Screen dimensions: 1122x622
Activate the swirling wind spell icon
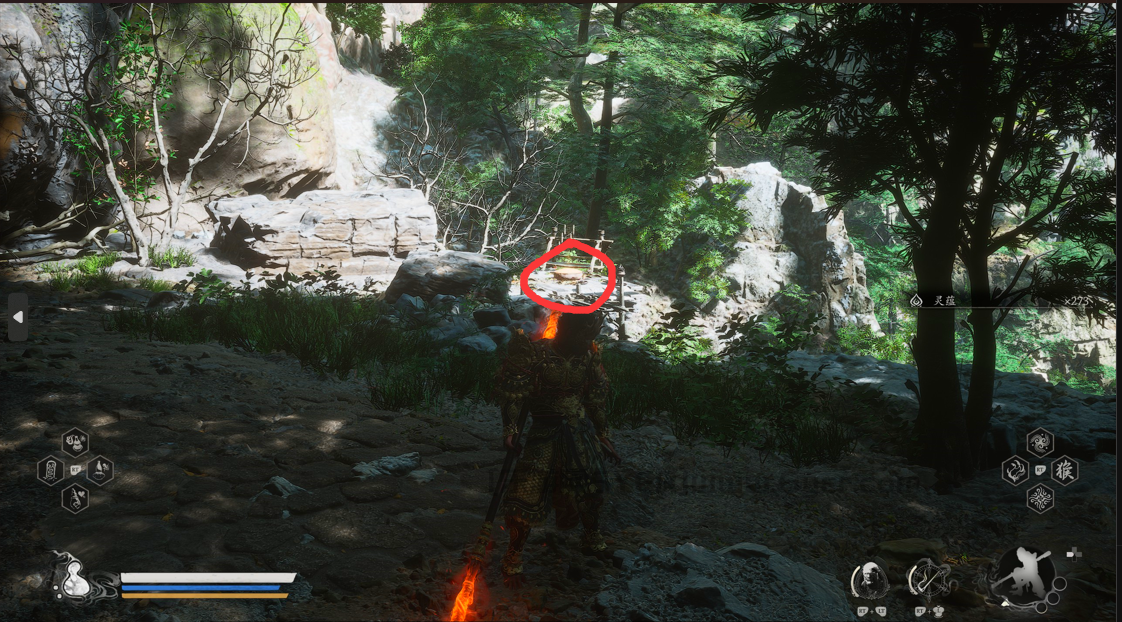[x=1040, y=442]
